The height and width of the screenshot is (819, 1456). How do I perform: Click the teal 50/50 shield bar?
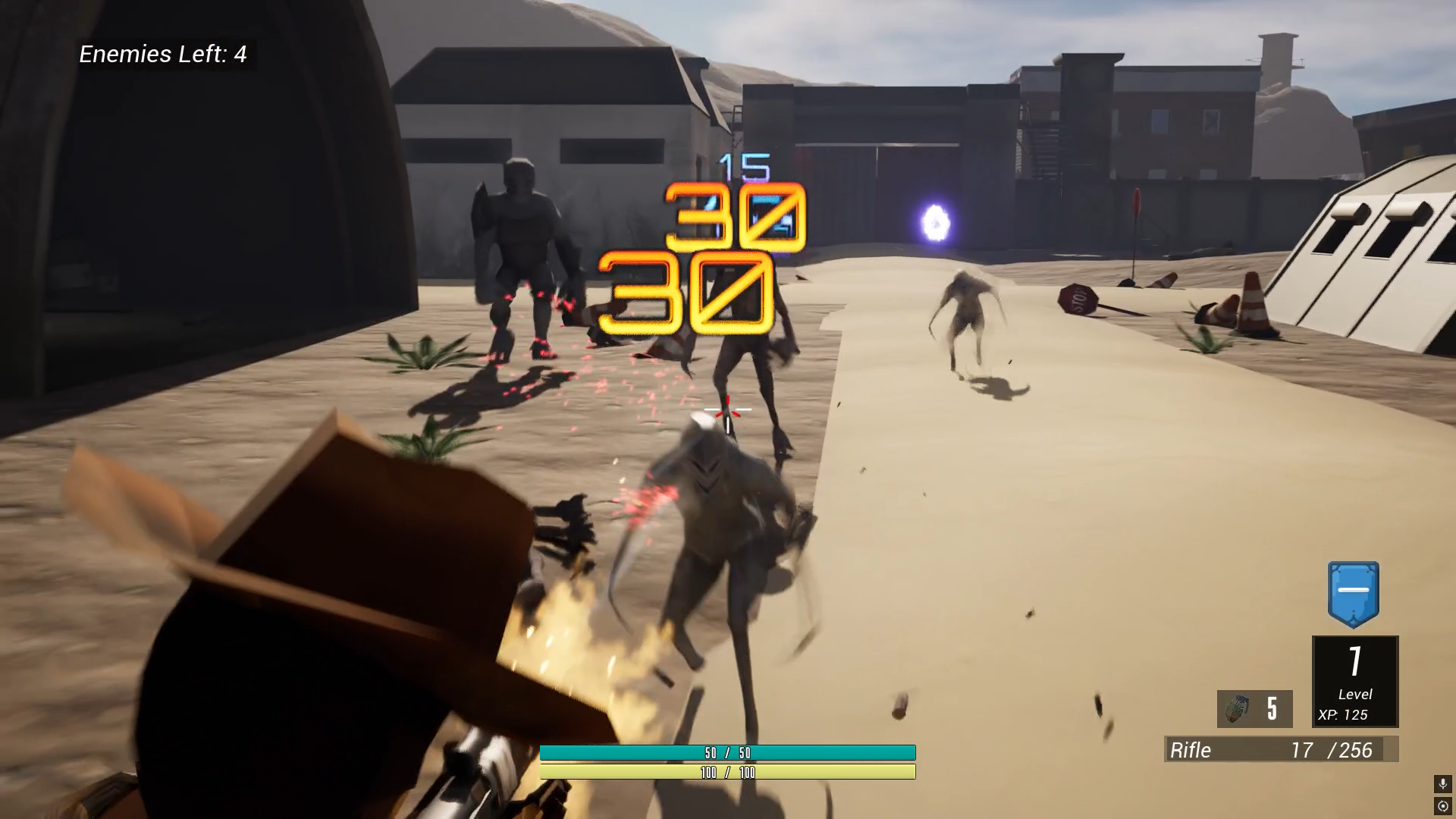(x=727, y=754)
